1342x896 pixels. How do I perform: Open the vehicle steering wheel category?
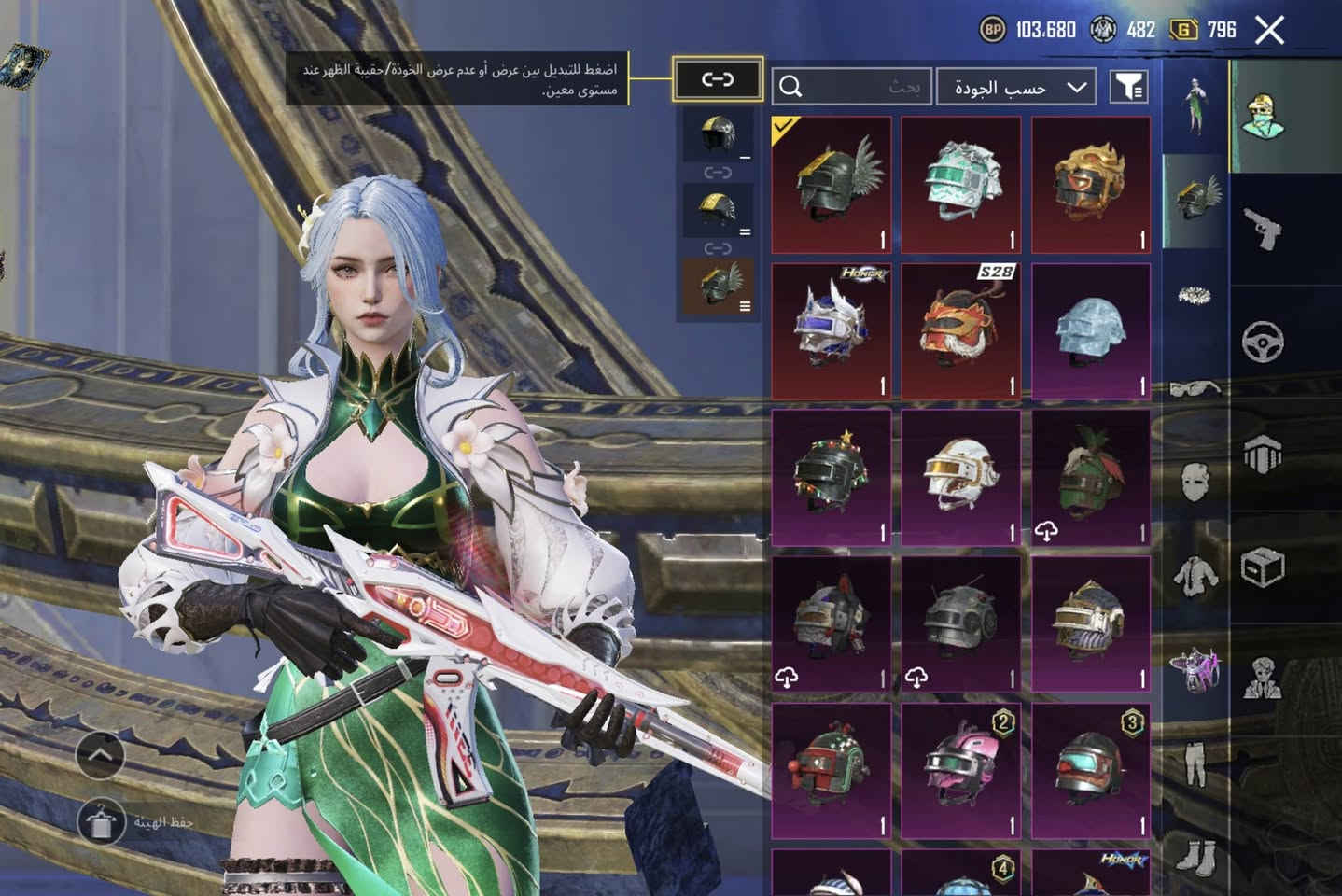[1263, 342]
